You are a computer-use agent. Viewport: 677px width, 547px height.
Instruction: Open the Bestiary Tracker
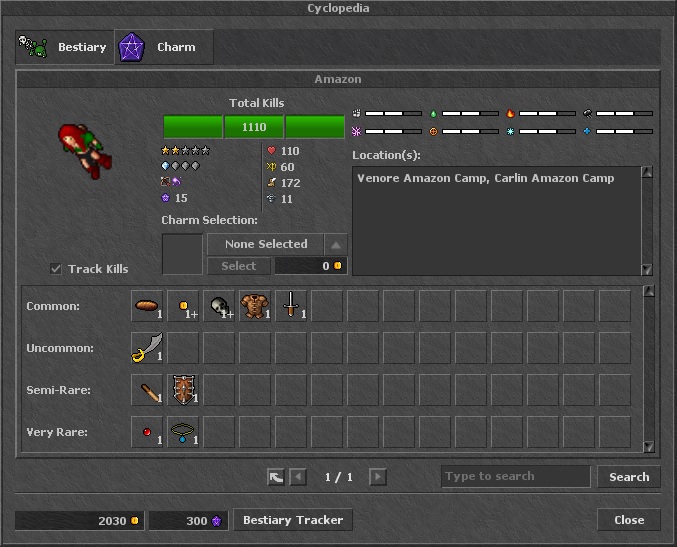click(x=293, y=520)
